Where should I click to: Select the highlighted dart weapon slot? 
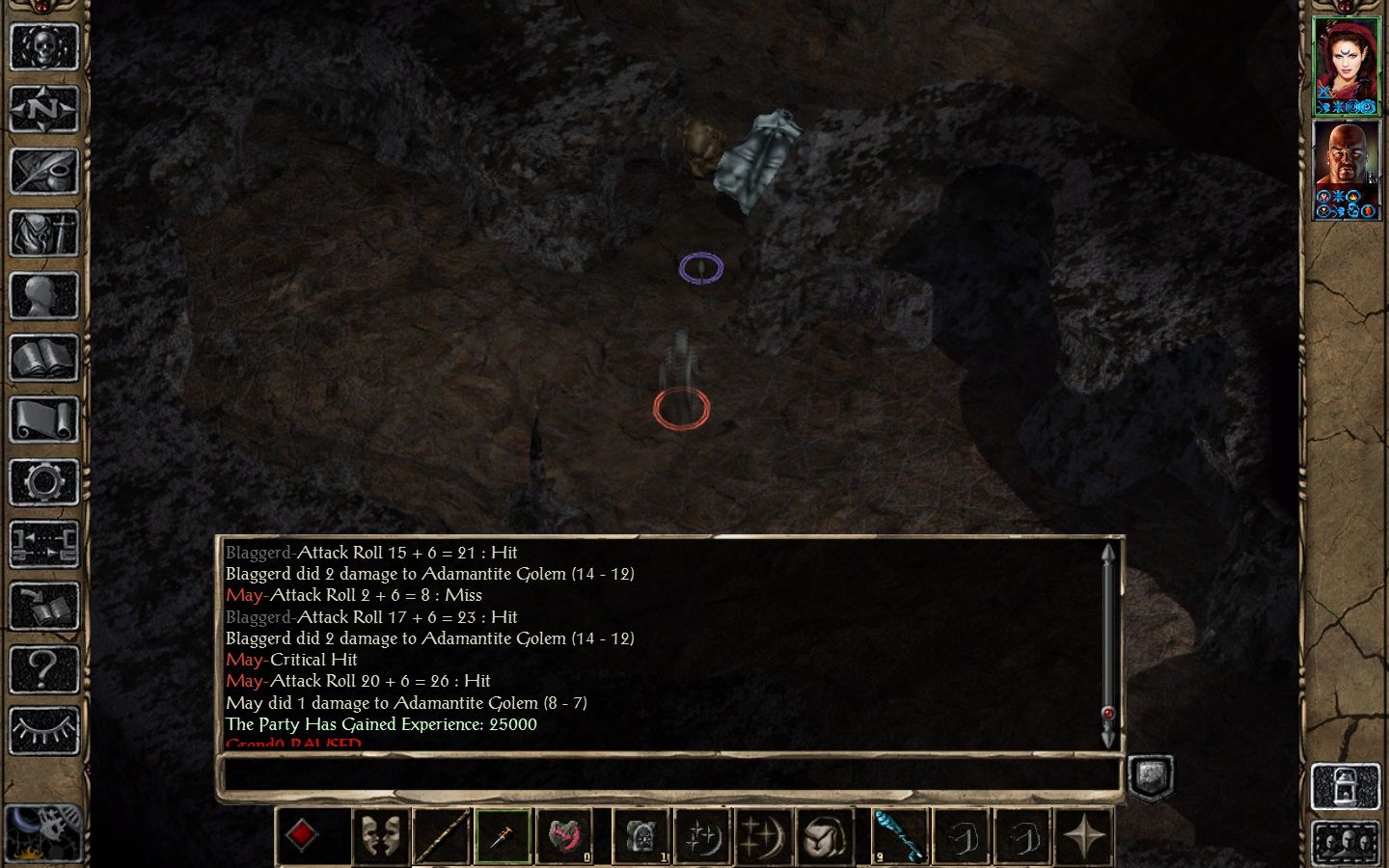pos(503,836)
